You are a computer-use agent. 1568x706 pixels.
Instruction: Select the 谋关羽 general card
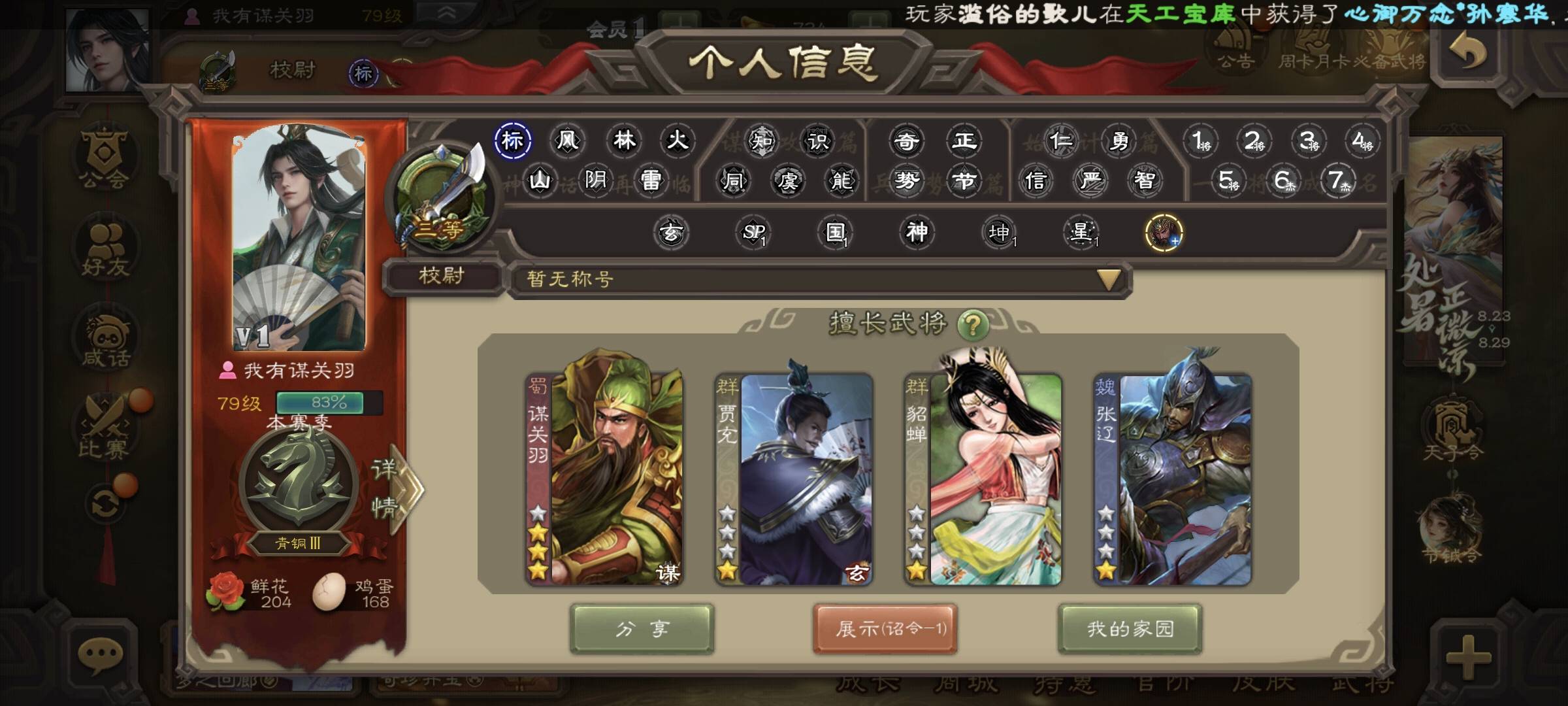(x=605, y=479)
